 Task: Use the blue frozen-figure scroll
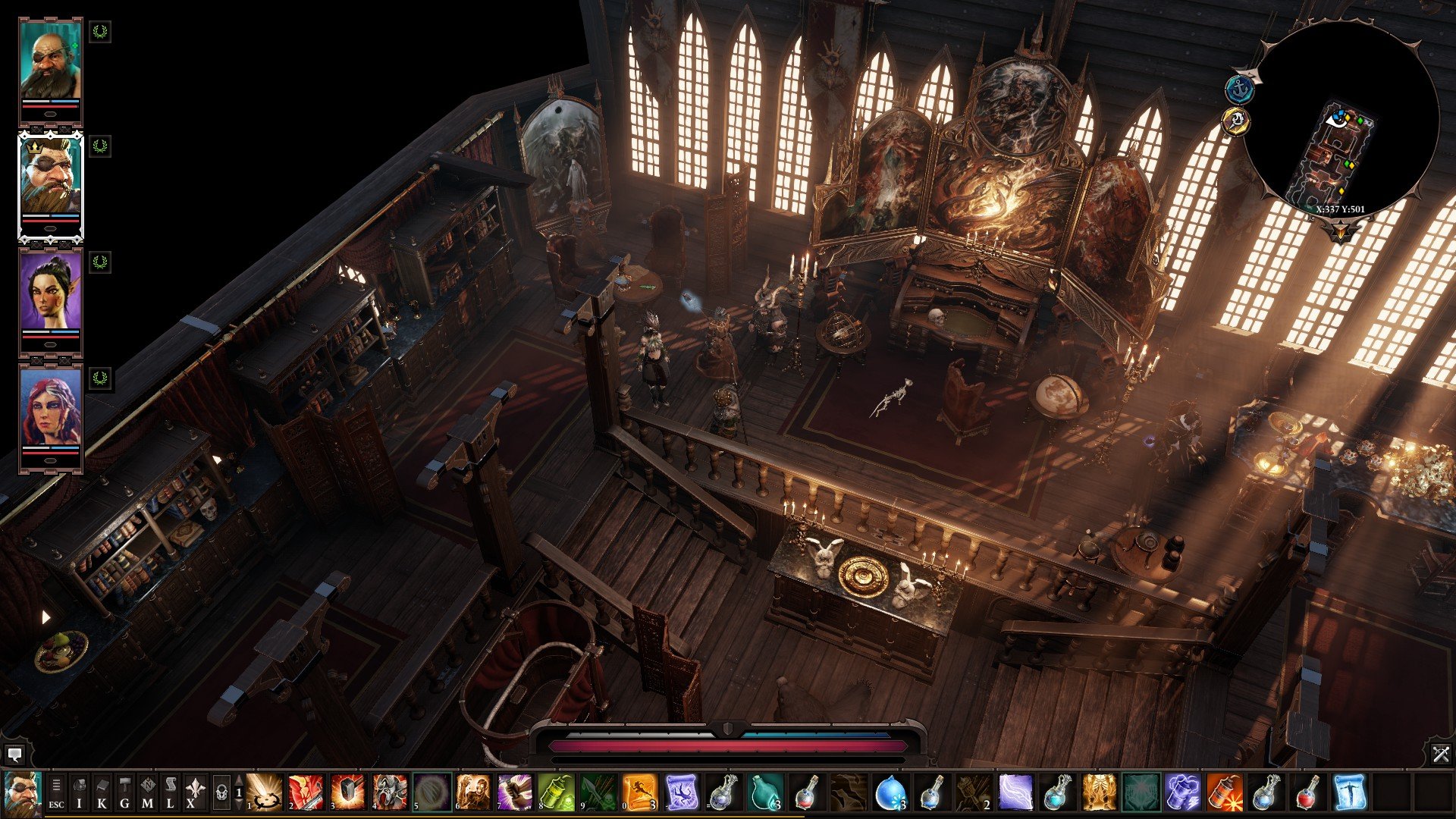point(1348,793)
